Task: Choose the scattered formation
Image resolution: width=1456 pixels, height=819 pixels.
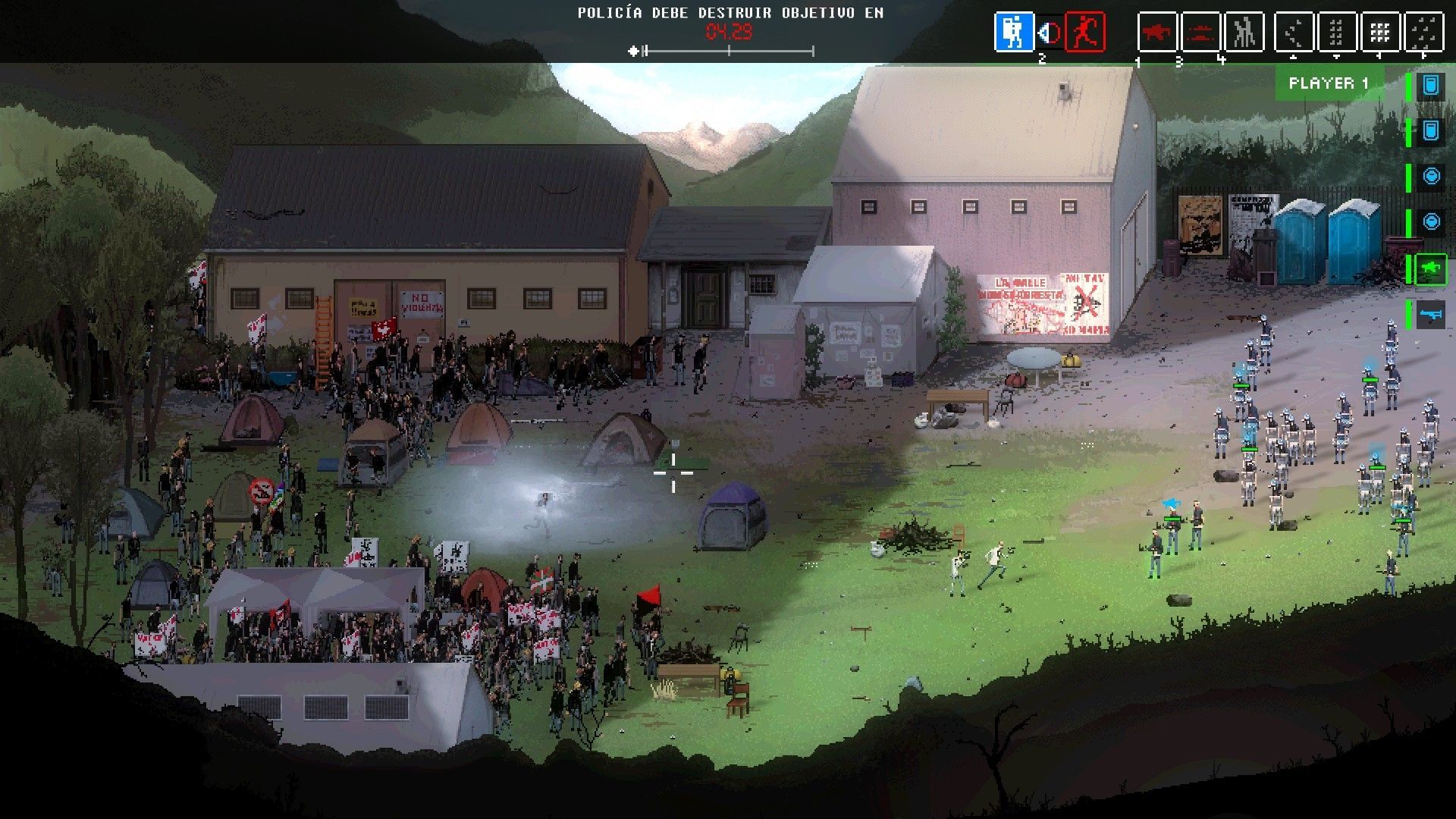Action: tap(1423, 33)
